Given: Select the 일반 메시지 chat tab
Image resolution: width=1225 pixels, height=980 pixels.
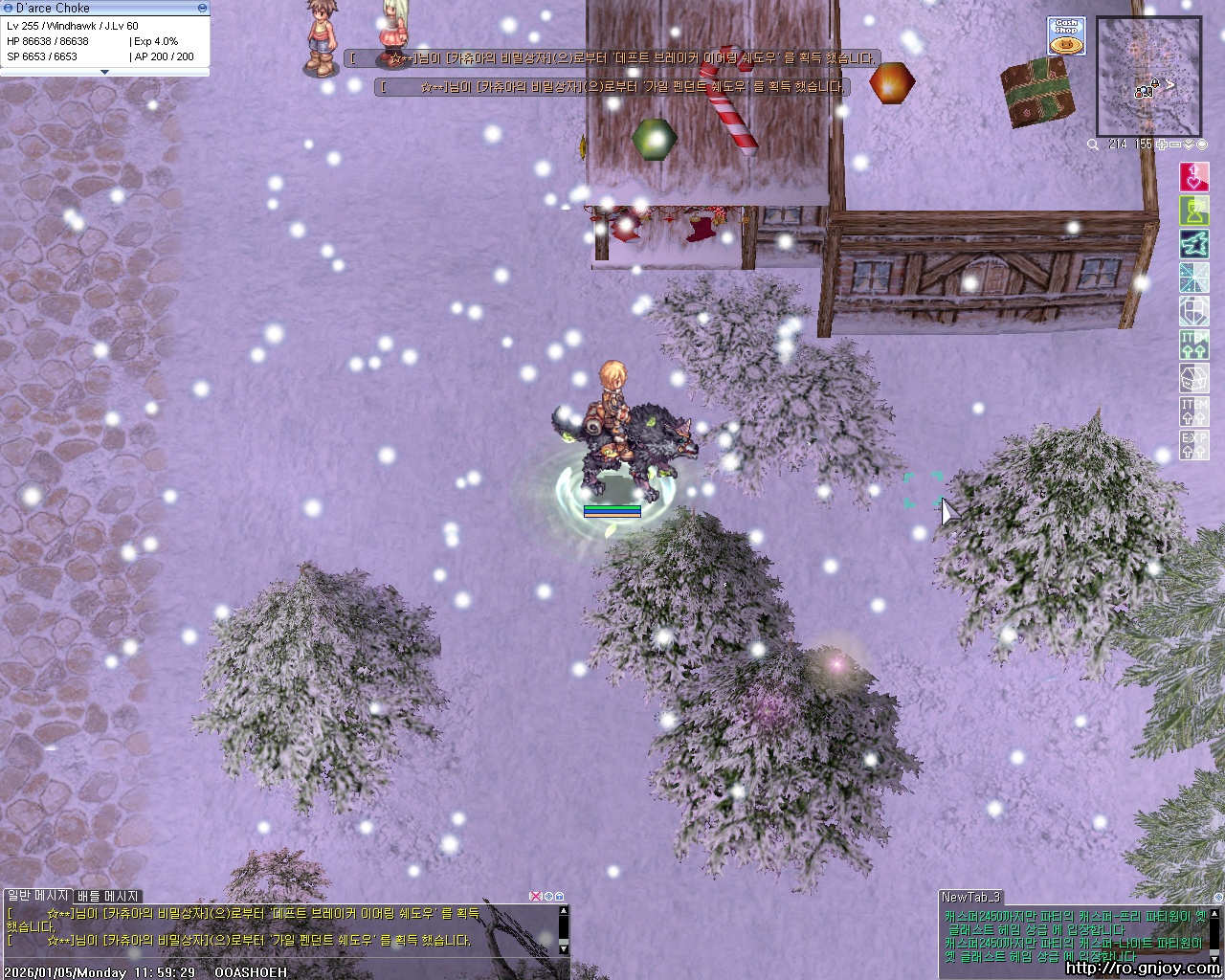Looking at the screenshot, I should coord(37,896).
